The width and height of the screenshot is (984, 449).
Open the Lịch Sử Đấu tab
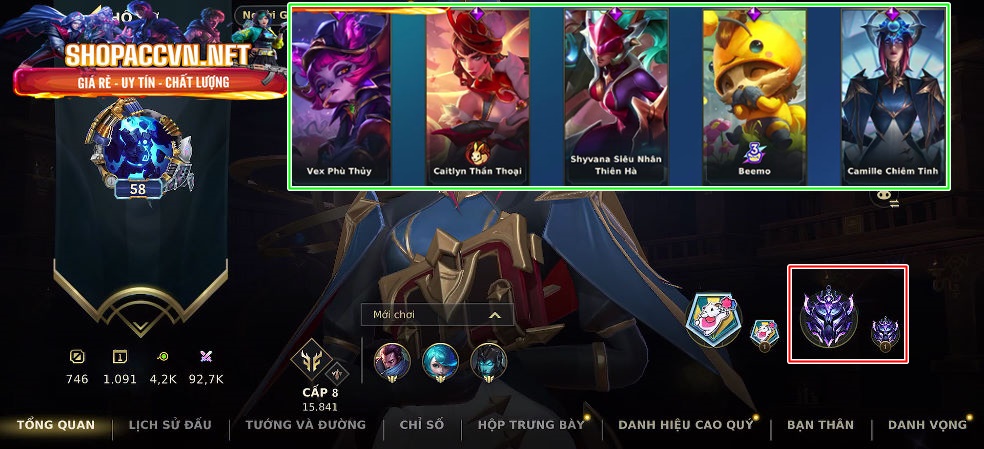pyautogui.click(x=170, y=425)
